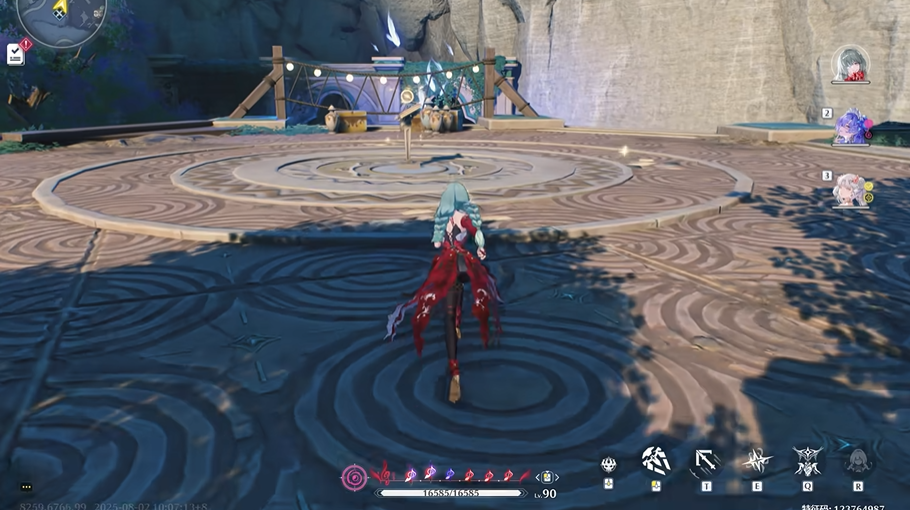Switch to the white-haired party member

(x=852, y=188)
